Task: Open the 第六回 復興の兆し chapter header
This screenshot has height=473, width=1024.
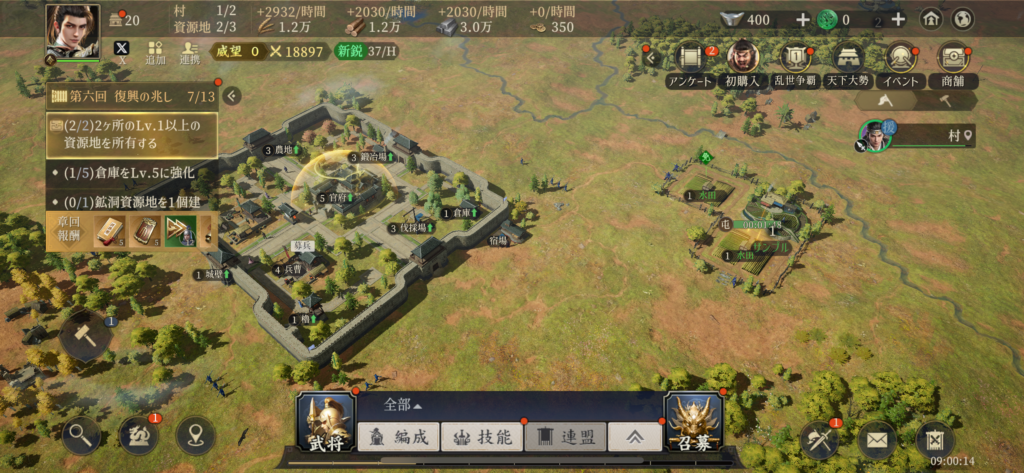Action: tap(133, 97)
